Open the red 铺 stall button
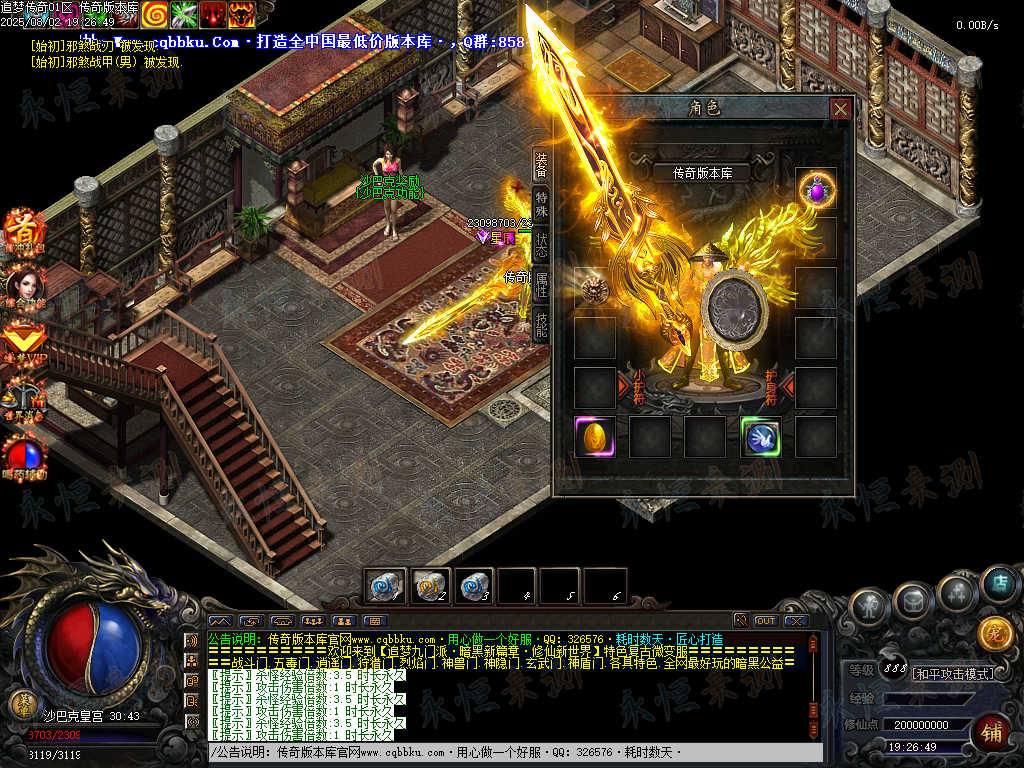The height and width of the screenshot is (768, 1024). pos(992,730)
